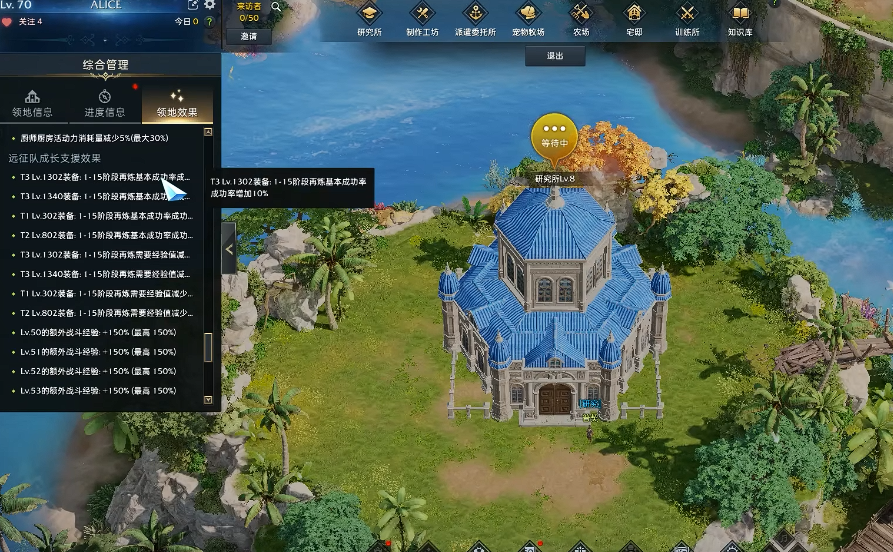The image size is (893, 552).
Task: Open stronghold settings gear icon
Action: 210,5
